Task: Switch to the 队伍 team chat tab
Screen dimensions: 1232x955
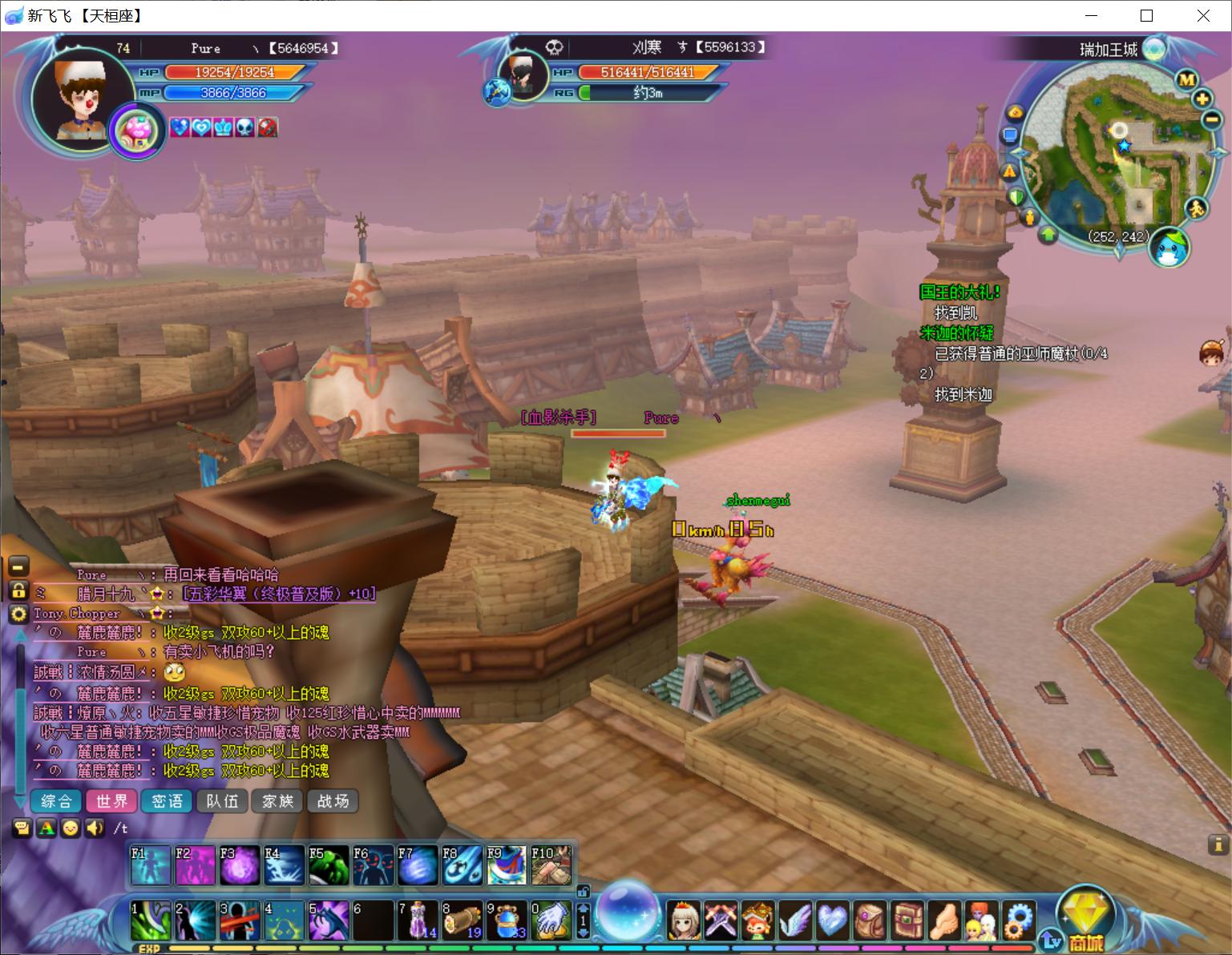Action: point(222,801)
